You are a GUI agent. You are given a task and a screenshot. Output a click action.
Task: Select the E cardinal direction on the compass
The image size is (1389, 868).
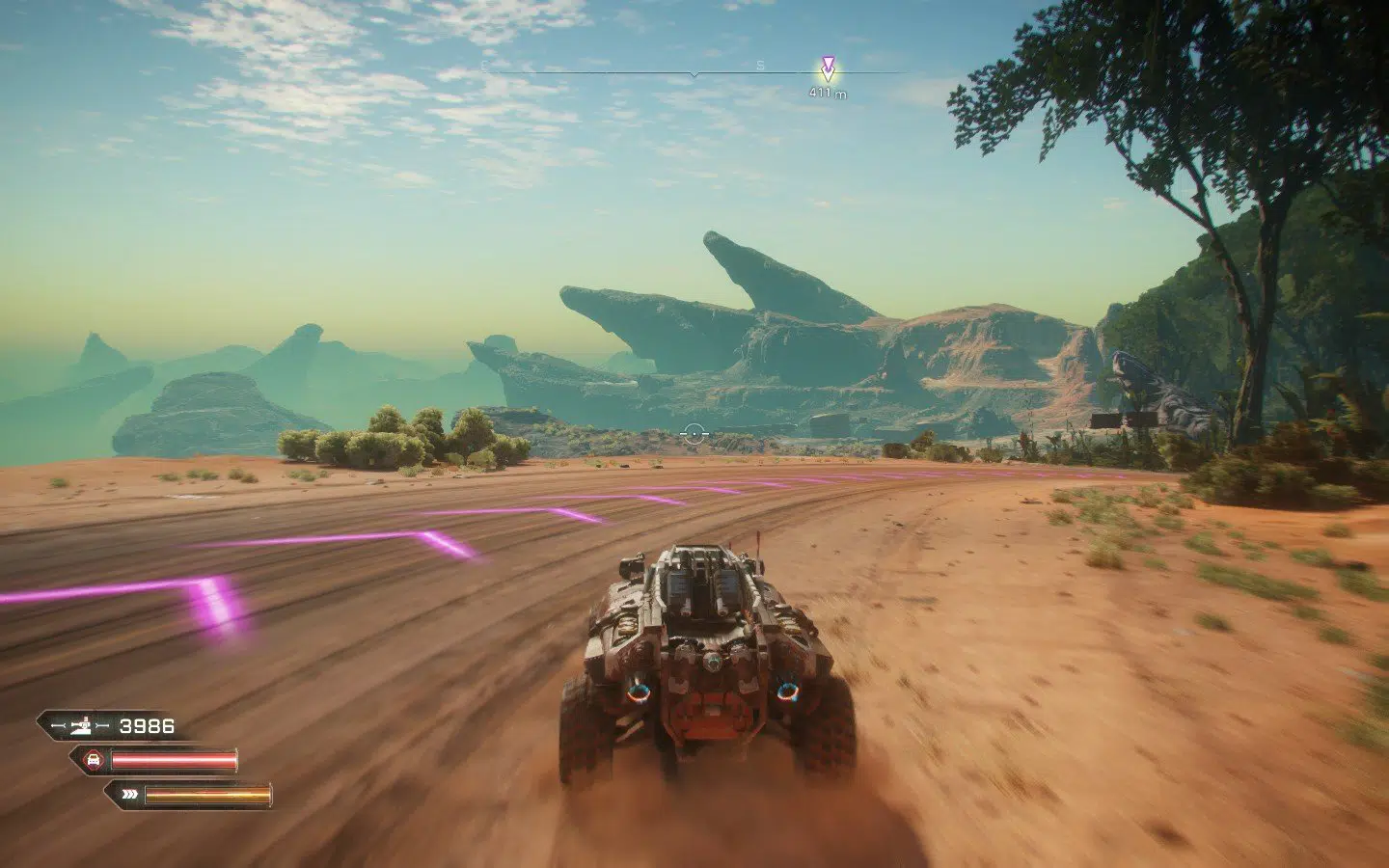point(483,65)
